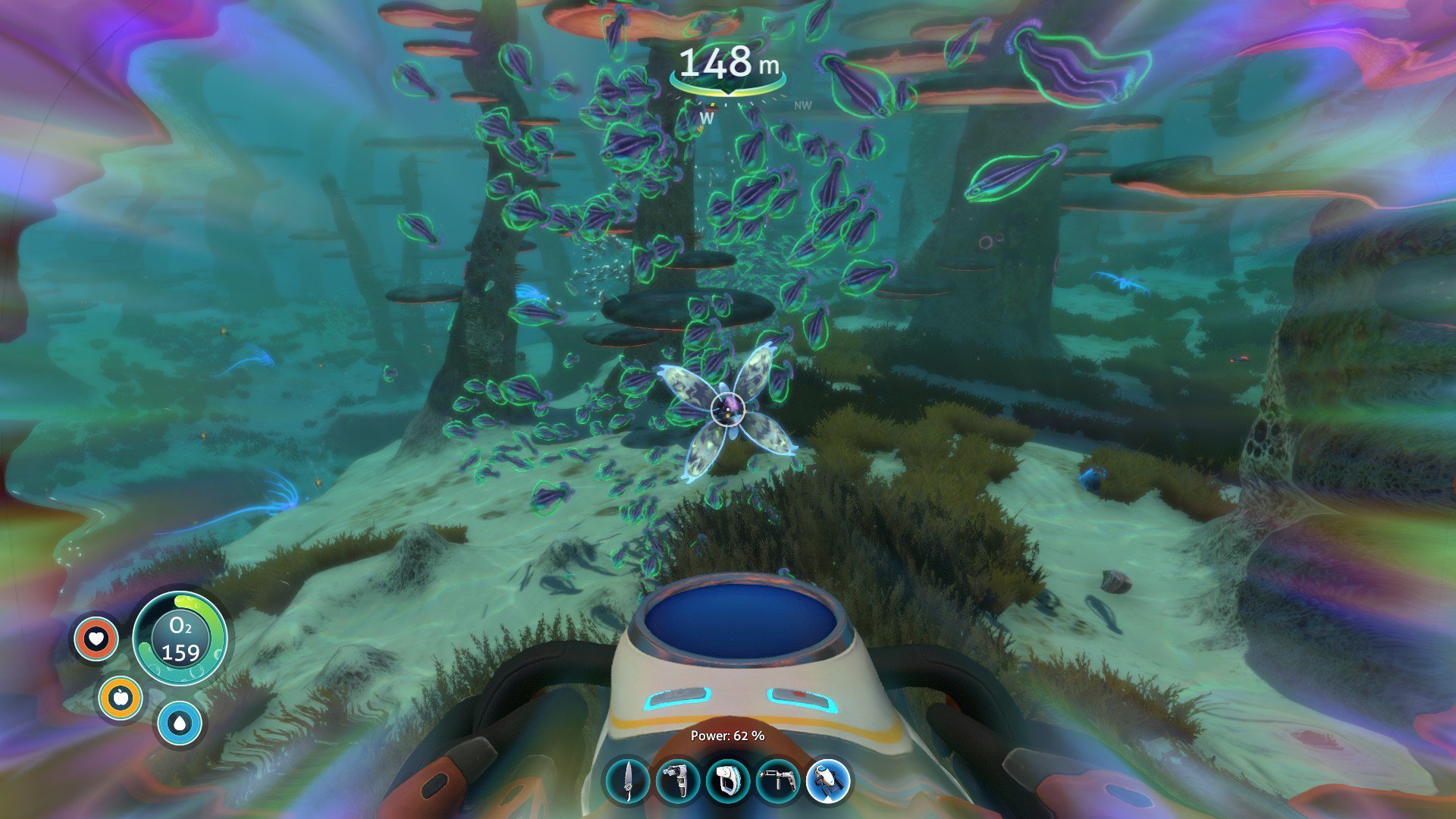Choose the scanner hotbar slot
The image size is (1456, 819).
[x=678, y=781]
